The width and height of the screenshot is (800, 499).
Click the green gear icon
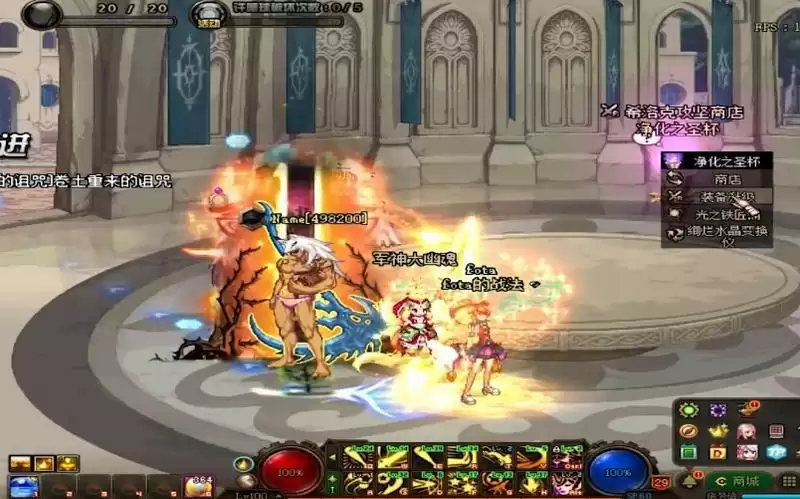688,410
